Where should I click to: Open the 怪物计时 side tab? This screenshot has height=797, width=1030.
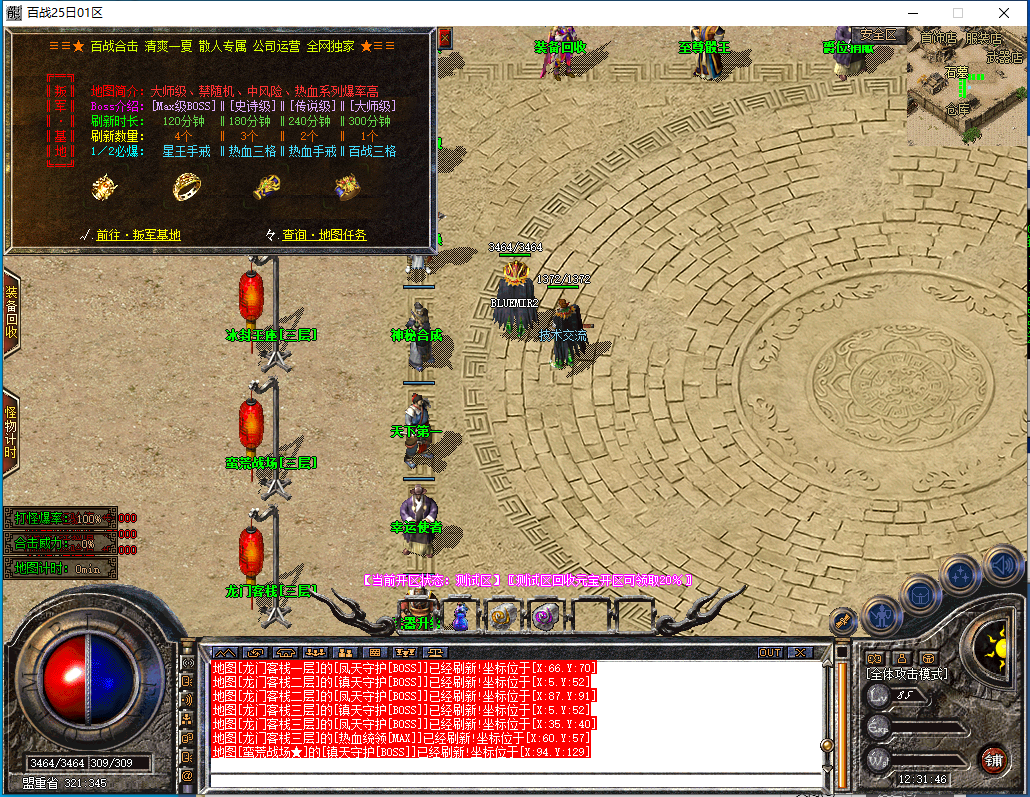click(11, 432)
